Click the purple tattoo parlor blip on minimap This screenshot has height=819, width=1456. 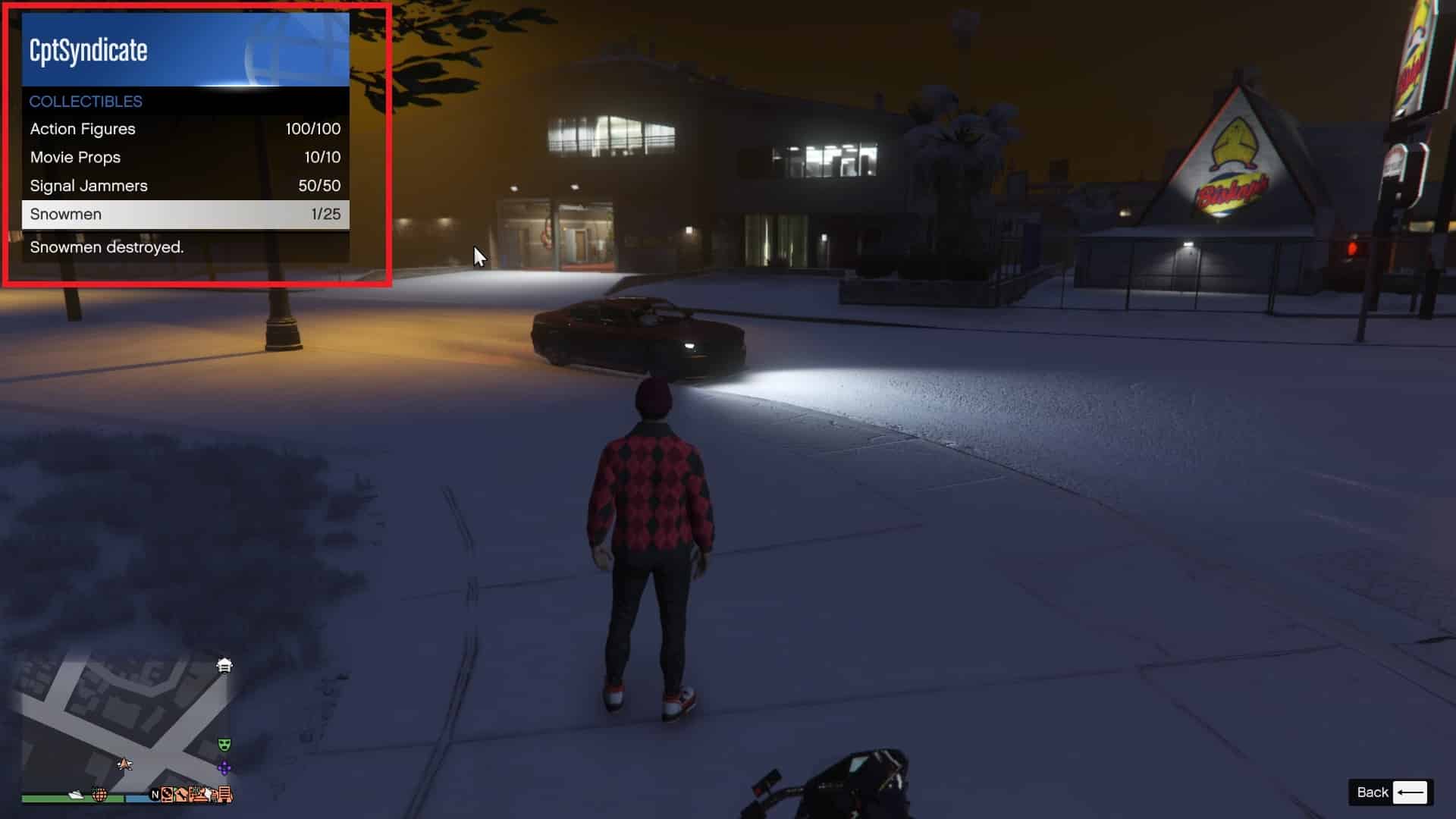pyautogui.click(x=224, y=767)
